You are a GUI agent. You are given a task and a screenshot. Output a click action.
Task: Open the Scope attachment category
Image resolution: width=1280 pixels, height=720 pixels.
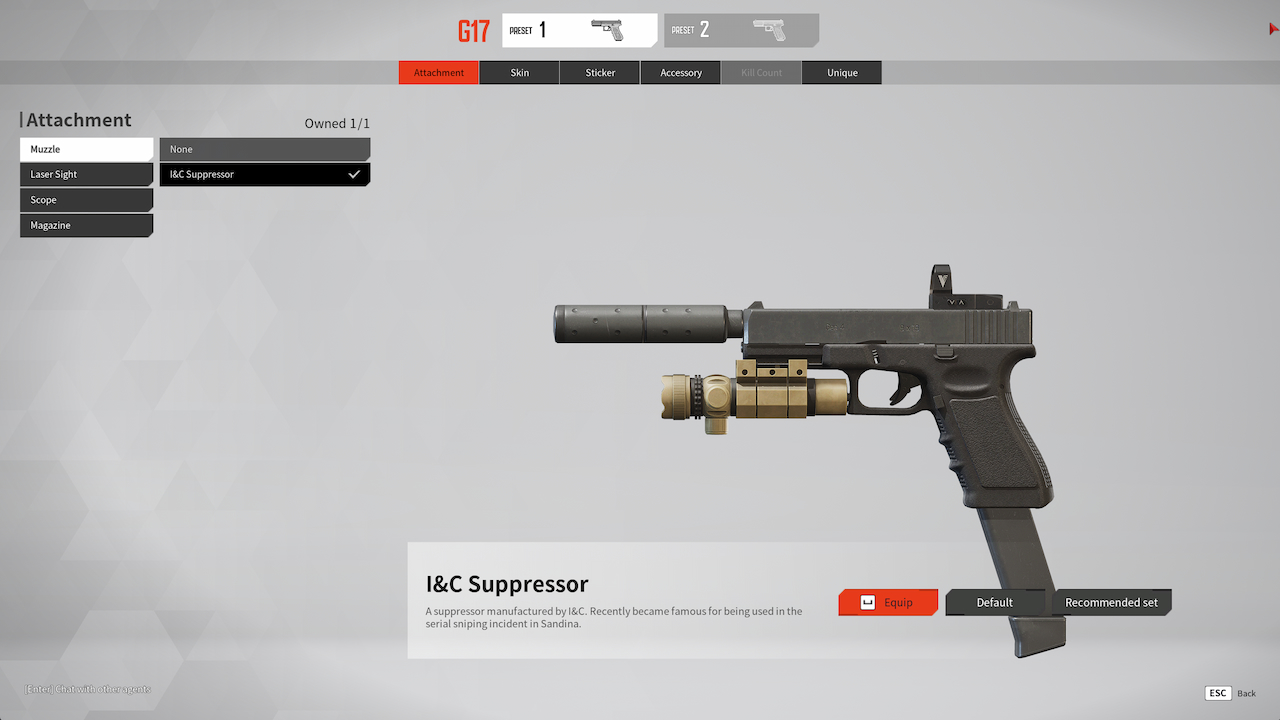(86, 200)
